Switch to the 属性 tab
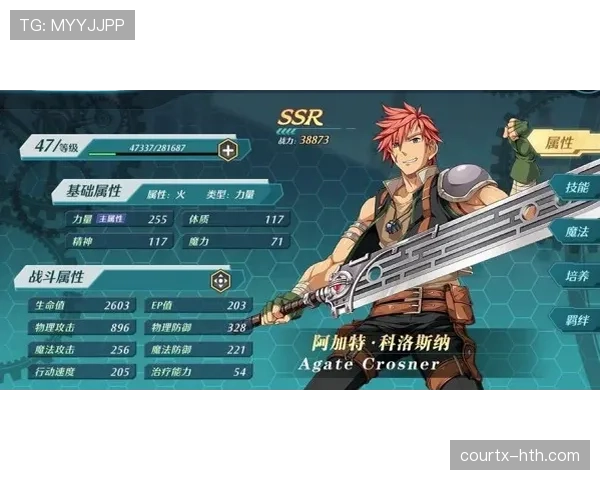 [562, 143]
